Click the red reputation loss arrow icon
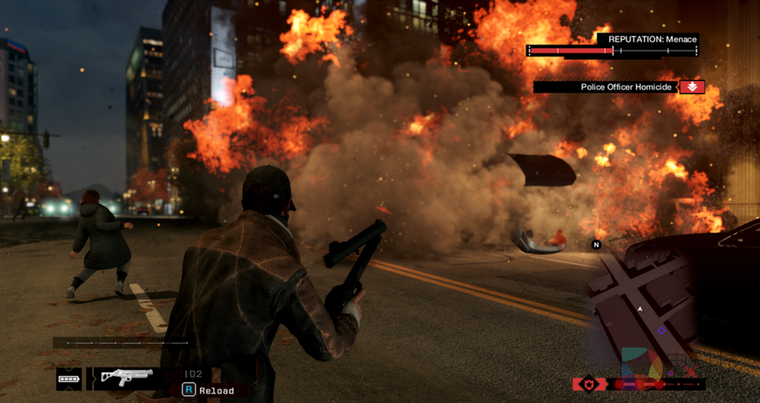 [x=692, y=87]
